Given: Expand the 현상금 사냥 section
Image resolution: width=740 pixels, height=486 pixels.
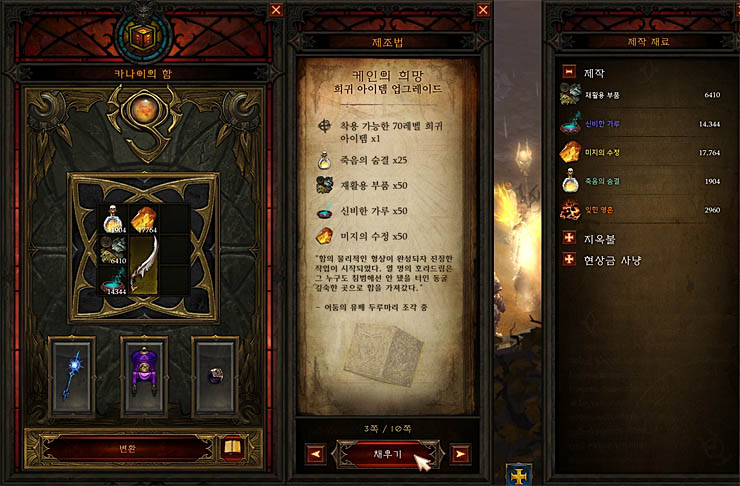Looking at the screenshot, I should tap(569, 260).
